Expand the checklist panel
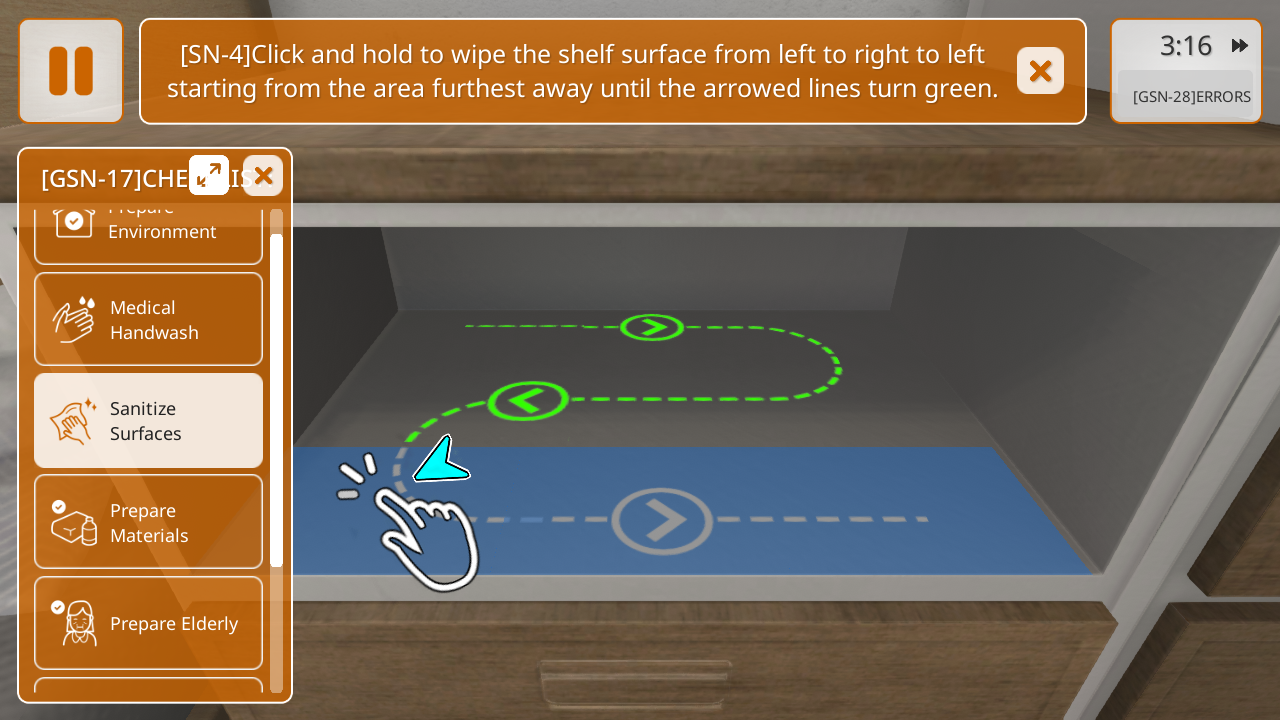Screen dimensions: 1280x720 click(209, 175)
